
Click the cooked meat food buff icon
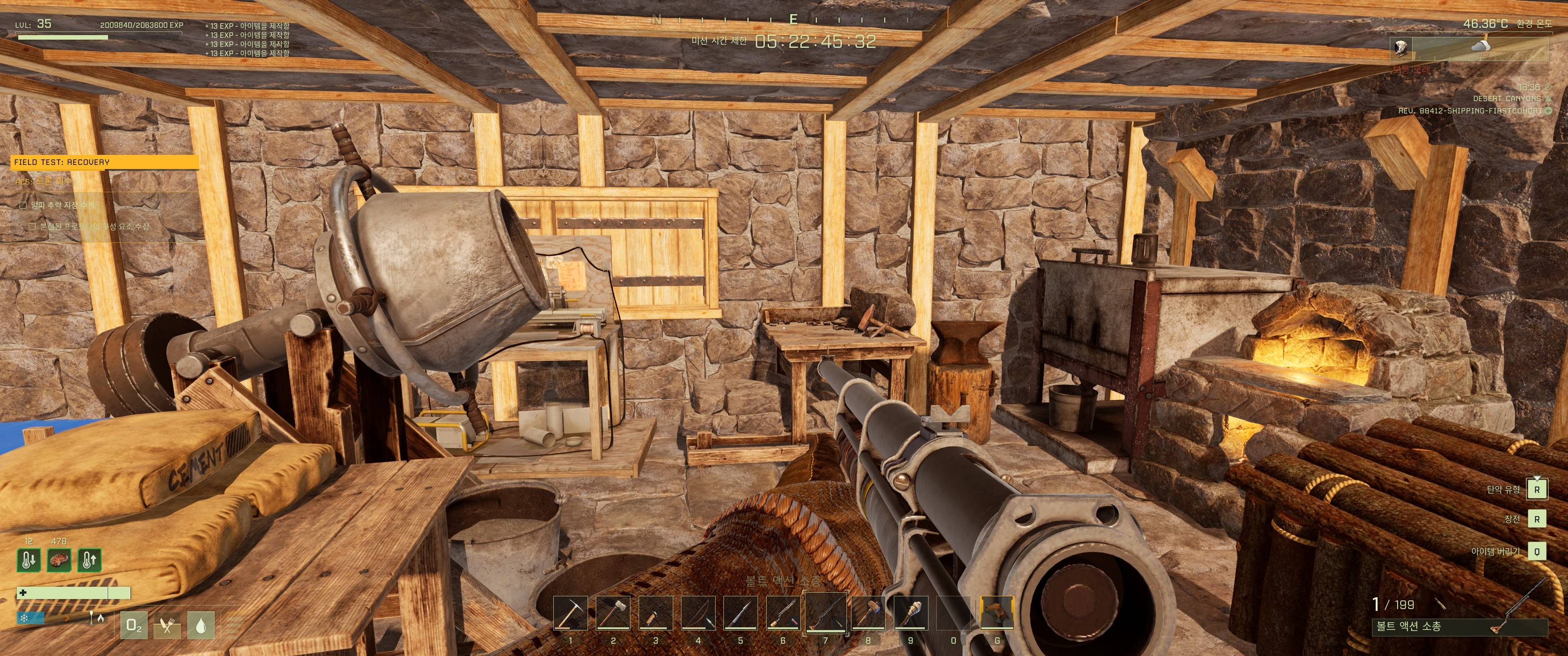coord(59,560)
